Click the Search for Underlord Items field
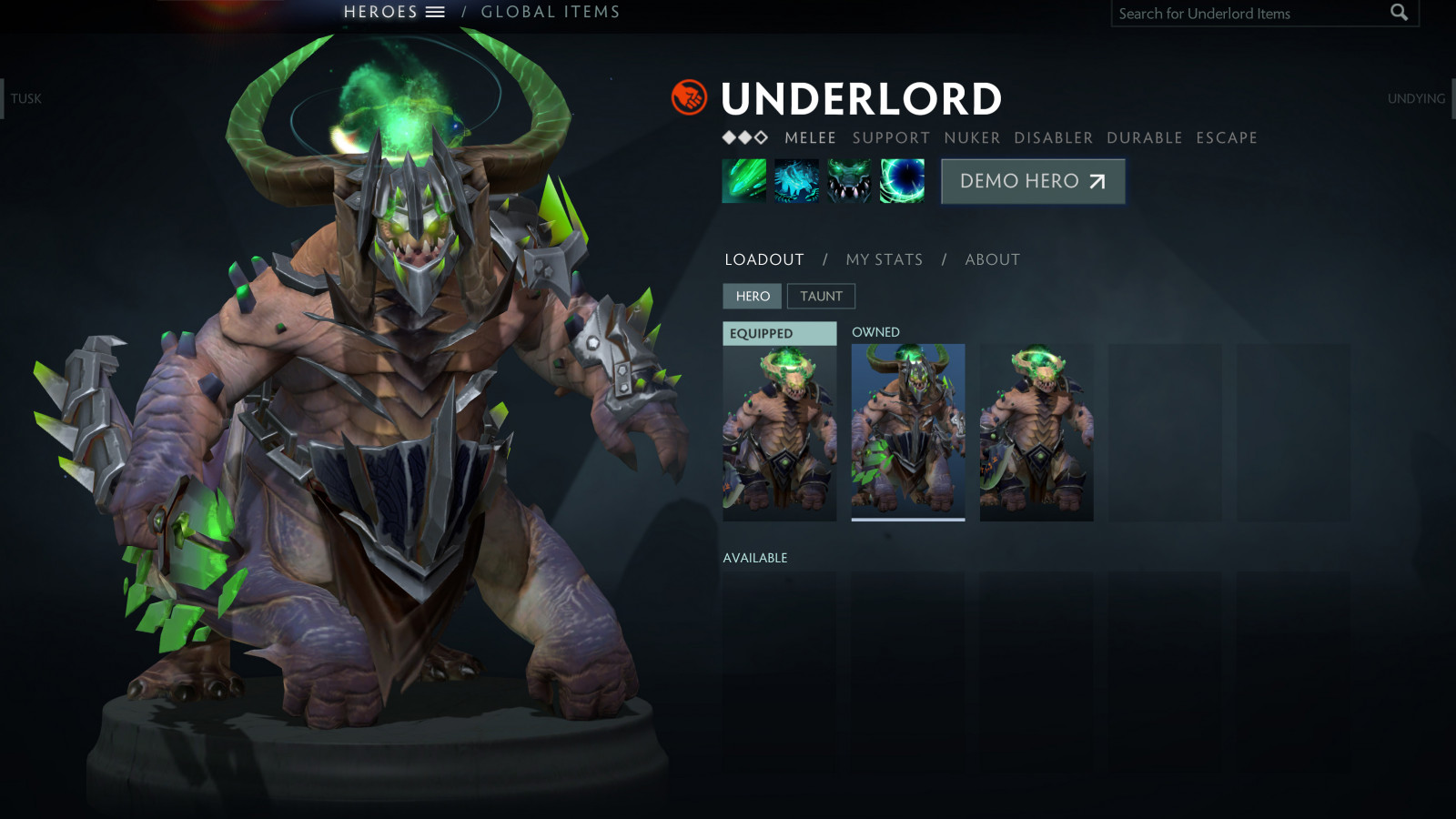The image size is (1456, 819). click(1247, 14)
